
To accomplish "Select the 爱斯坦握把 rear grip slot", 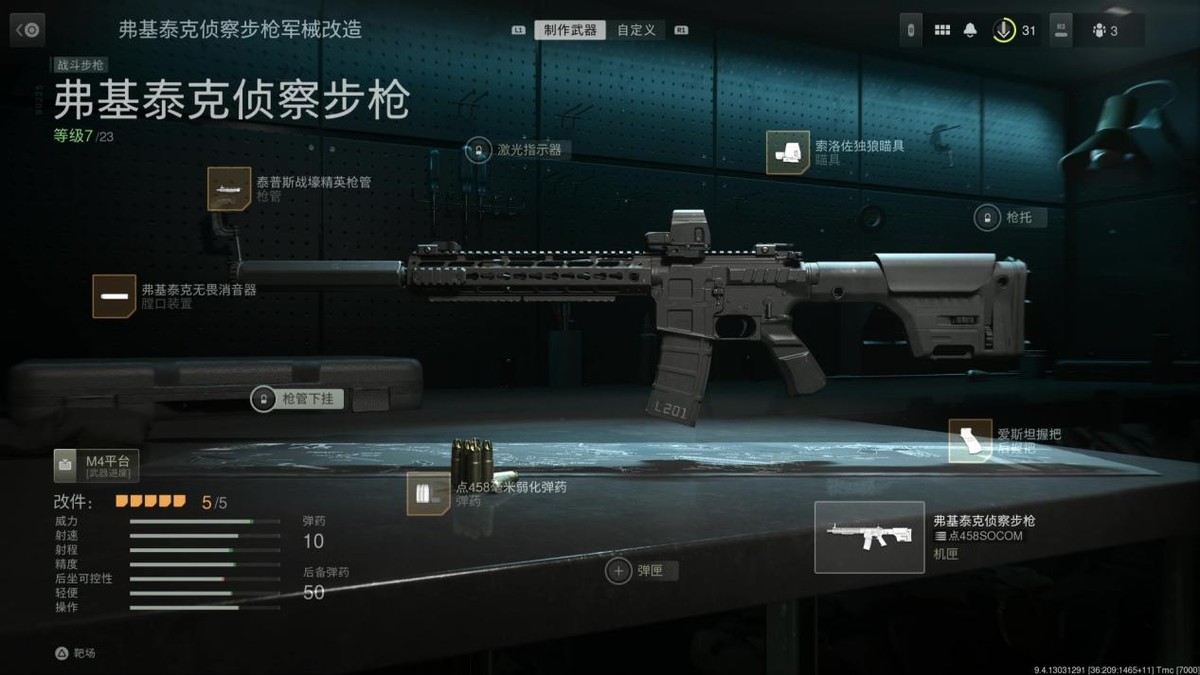I will point(969,441).
